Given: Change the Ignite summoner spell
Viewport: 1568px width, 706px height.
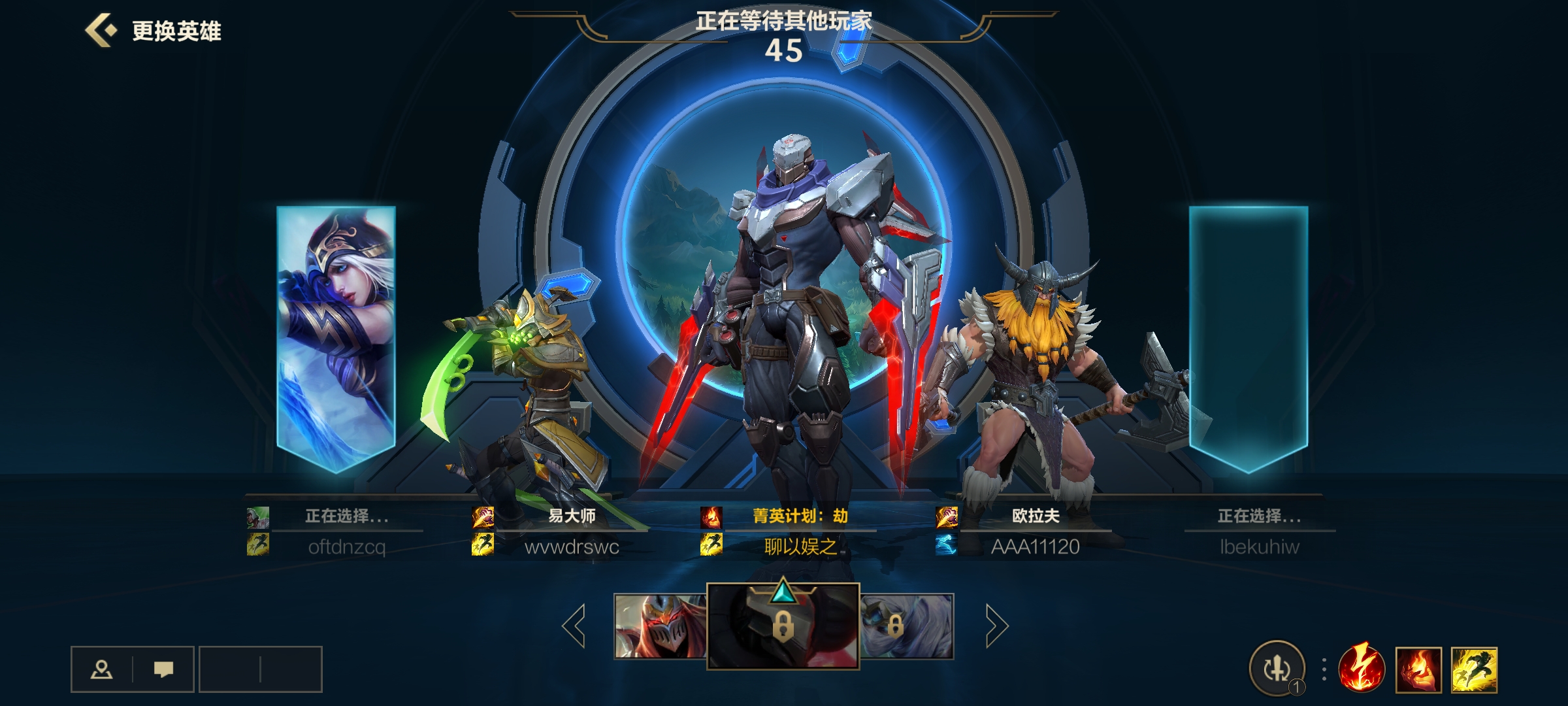Looking at the screenshot, I should pyautogui.click(x=1418, y=669).
